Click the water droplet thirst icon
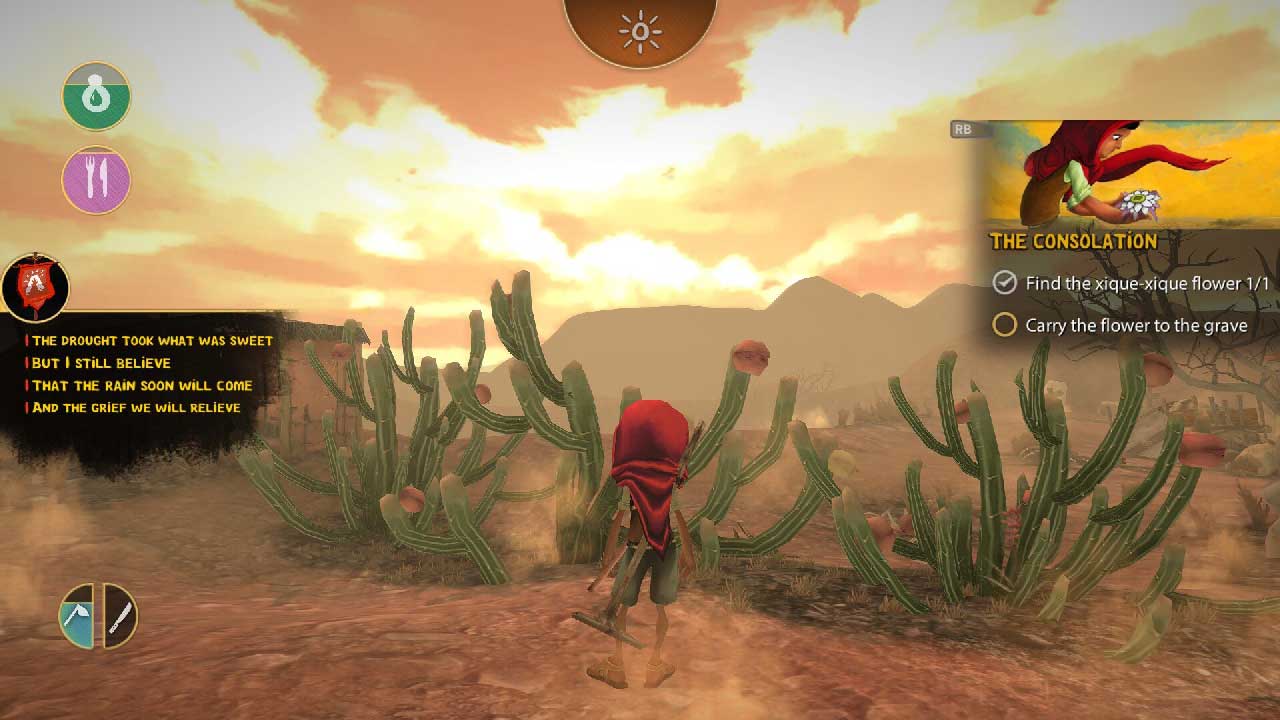The image size is (1280, 720). pos(96,96)
